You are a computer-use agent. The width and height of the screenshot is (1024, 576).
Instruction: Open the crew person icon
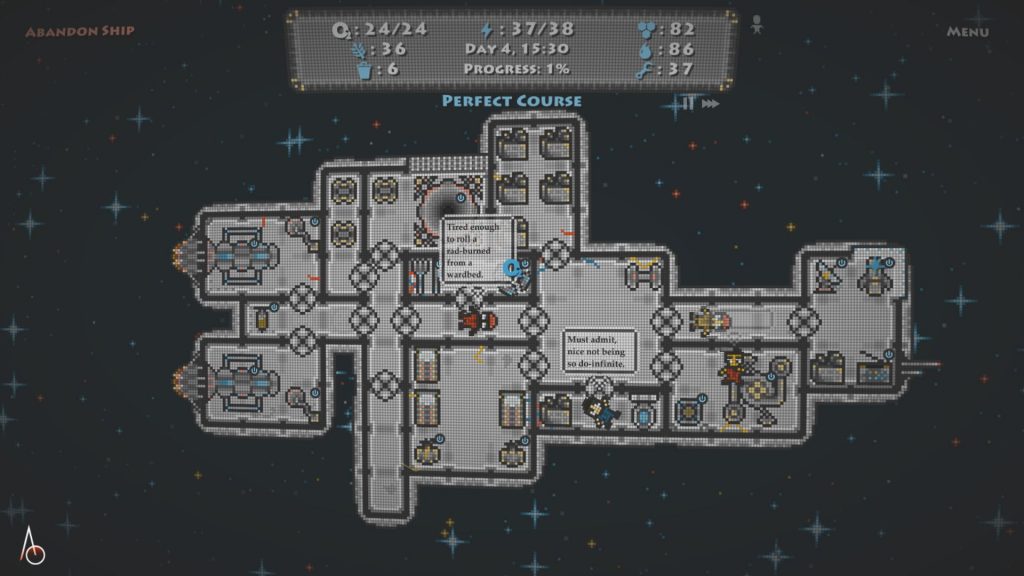point(759,24)
